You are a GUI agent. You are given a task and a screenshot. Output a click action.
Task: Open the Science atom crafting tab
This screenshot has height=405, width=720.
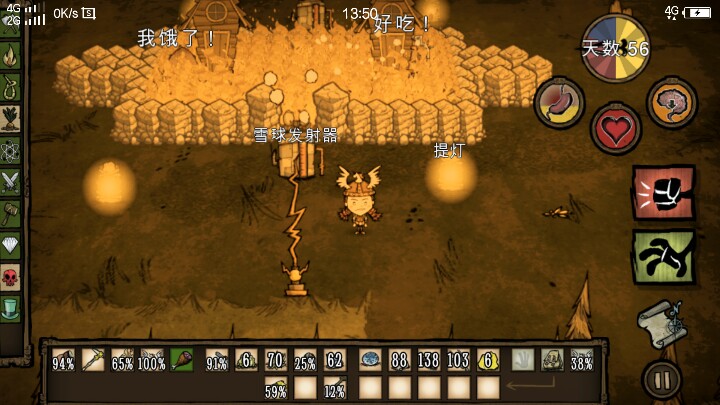click(x=11, y=150)
